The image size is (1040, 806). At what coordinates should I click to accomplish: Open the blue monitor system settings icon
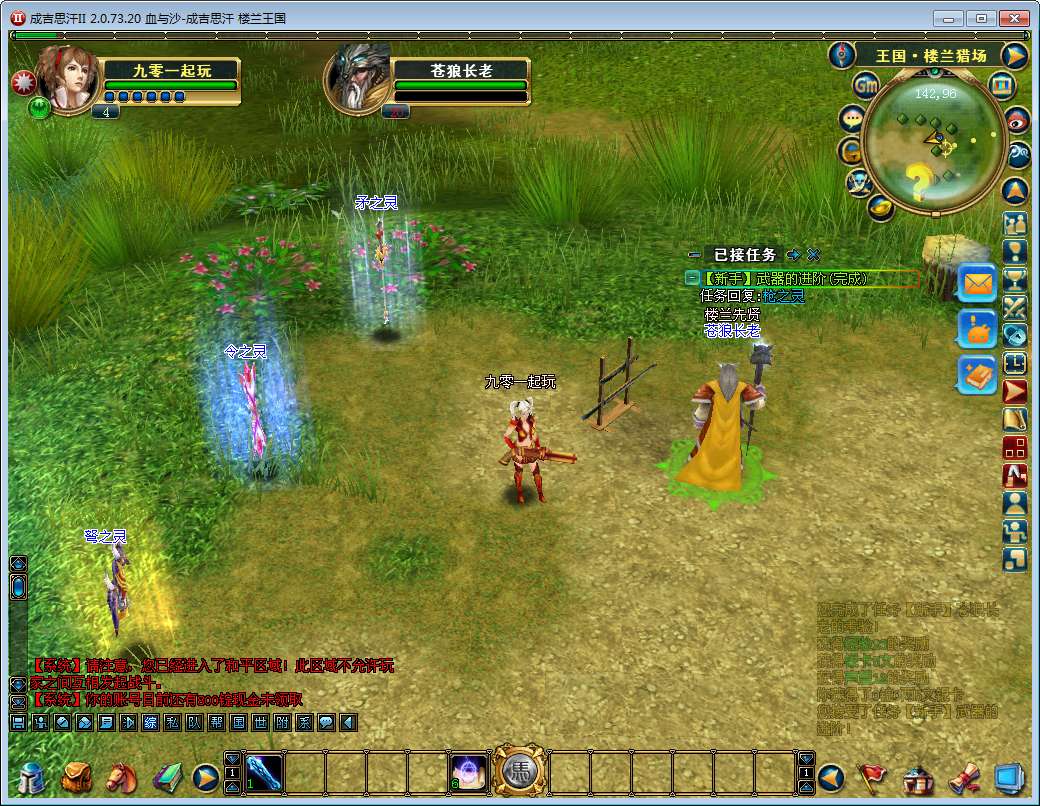[x=1008, y=776]
